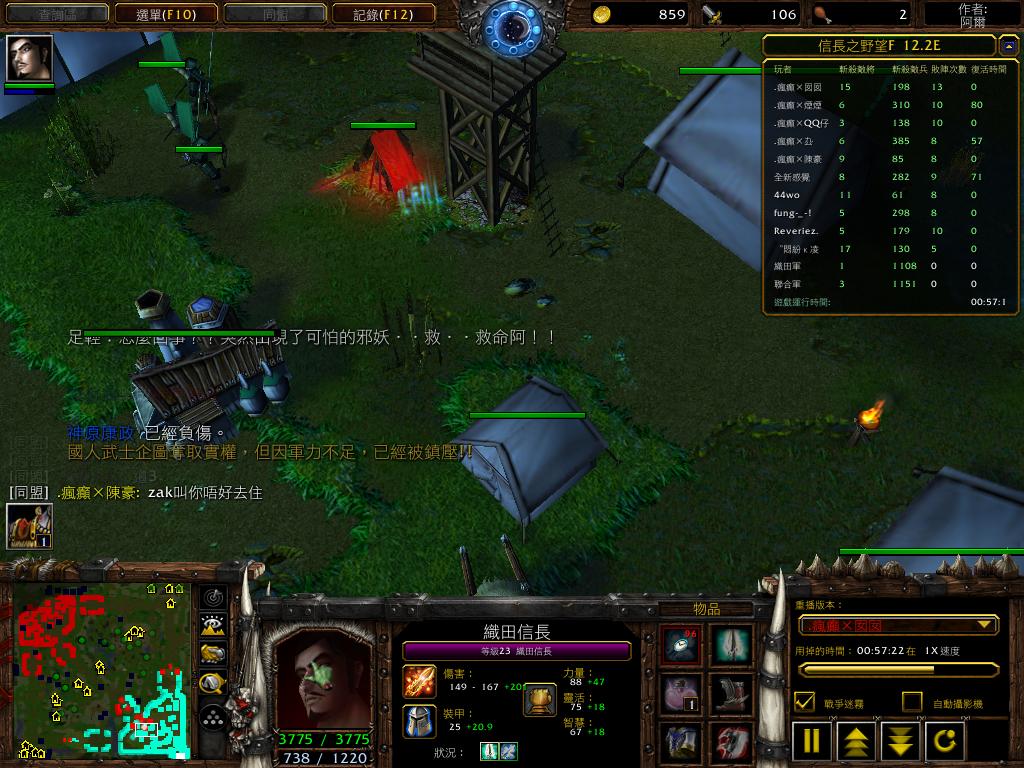Toggle the 戰爭迷霧 fog of war checkbox

[804, 702]
